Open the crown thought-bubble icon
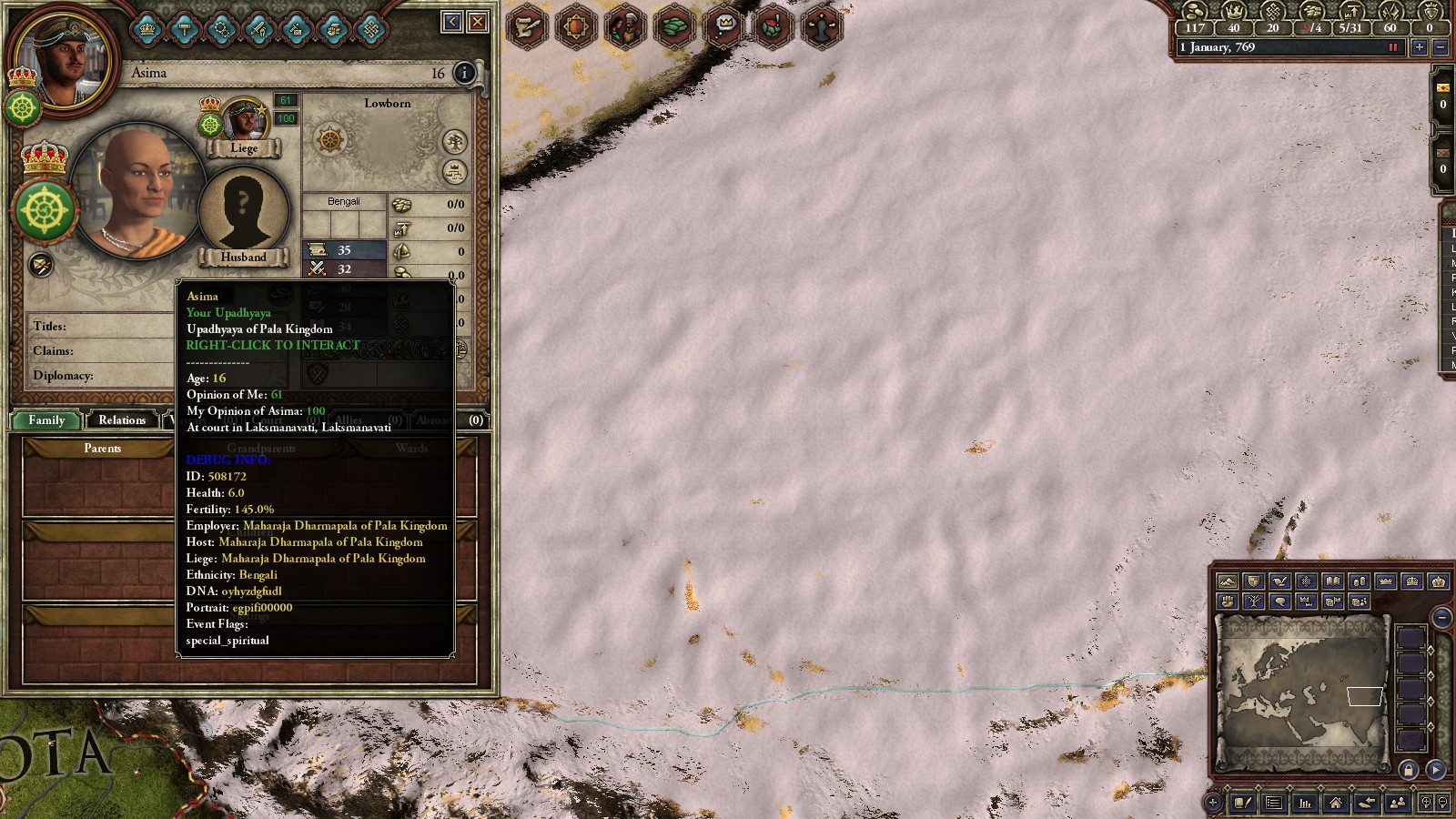Image resolution: width=1456 pixels, height=819 pixels. pos(724,26)
